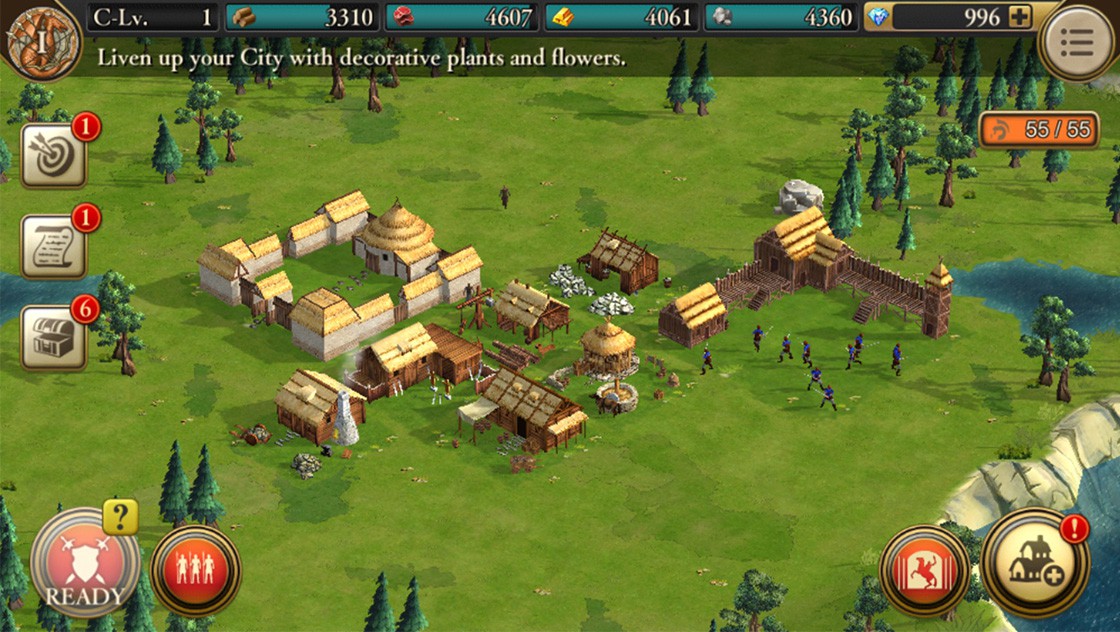Click the yellow question mark help badge
The image size is (1120, 632).
click(120, 517)
